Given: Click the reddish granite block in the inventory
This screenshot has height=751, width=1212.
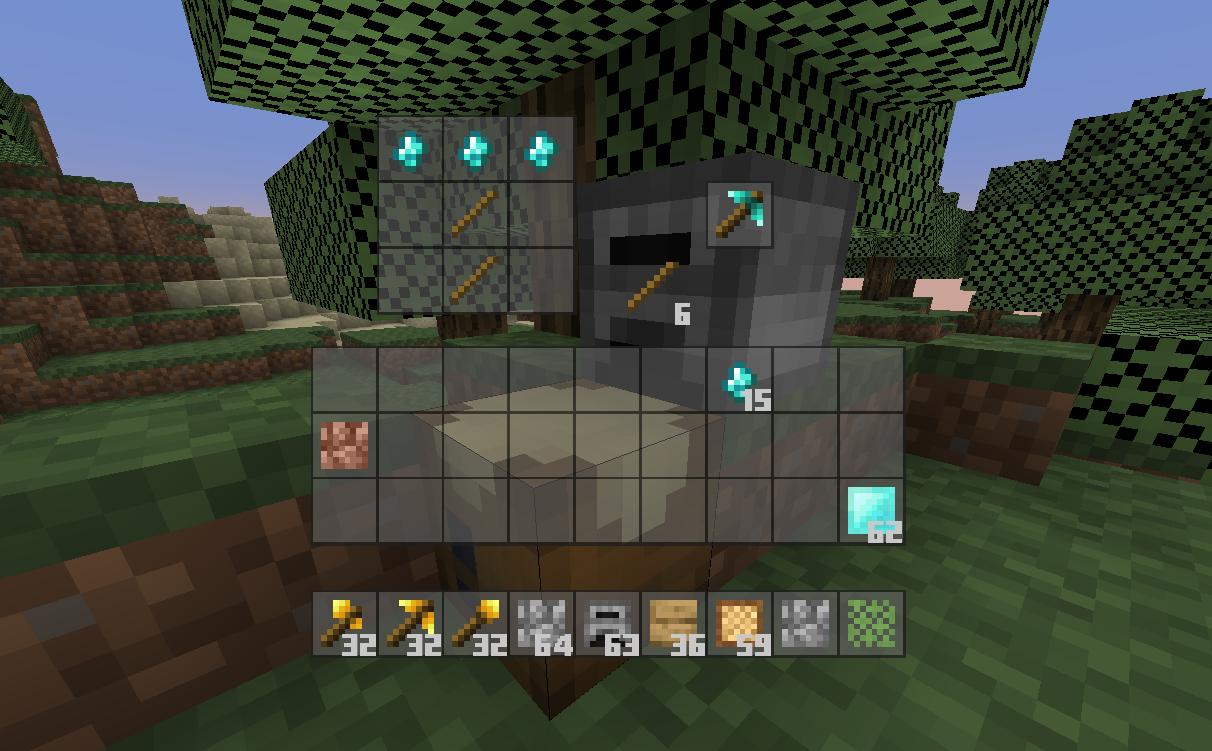Looking at the screenshot, I should [344, 446].
